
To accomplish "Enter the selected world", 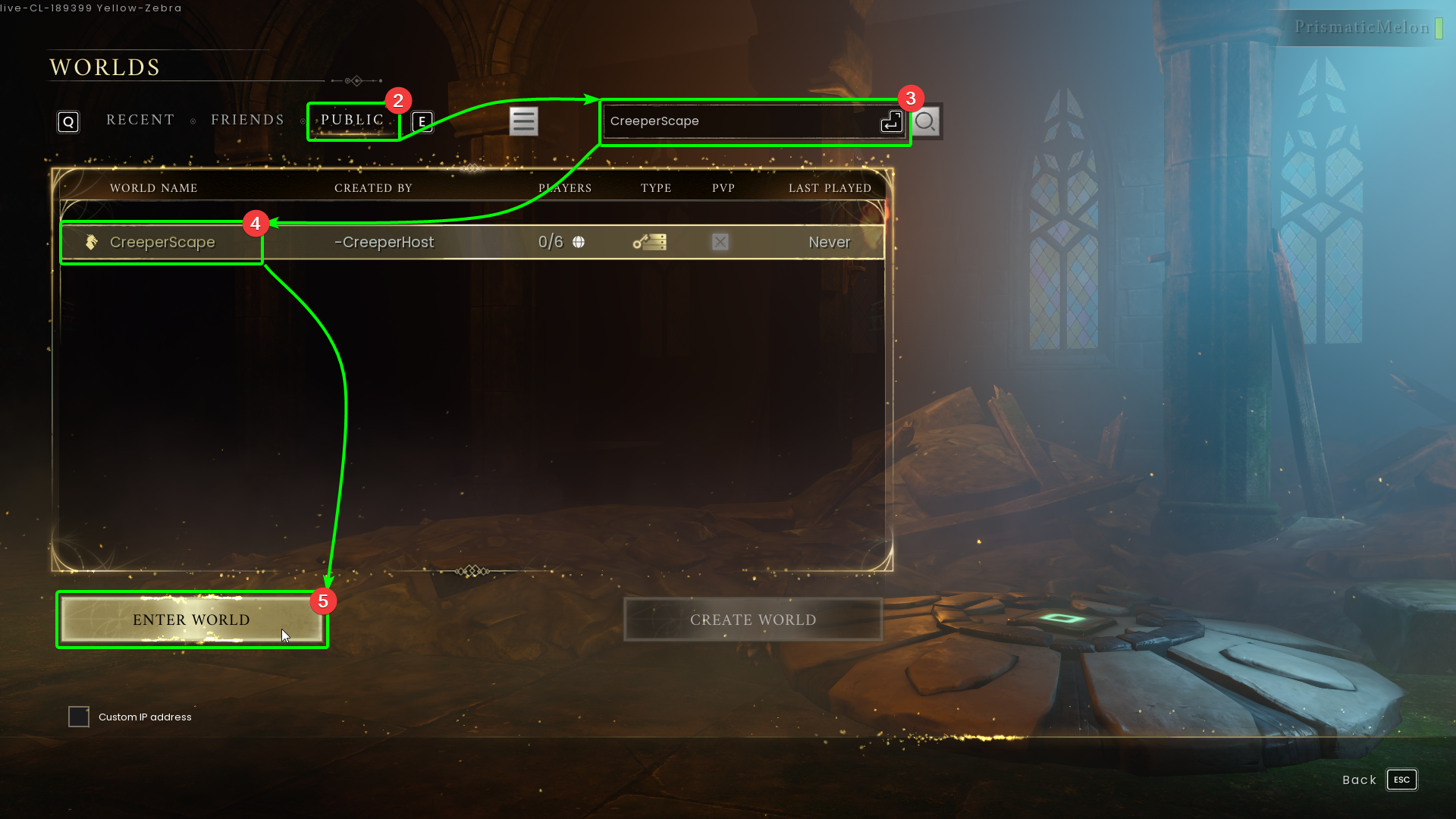I will 191,620.
